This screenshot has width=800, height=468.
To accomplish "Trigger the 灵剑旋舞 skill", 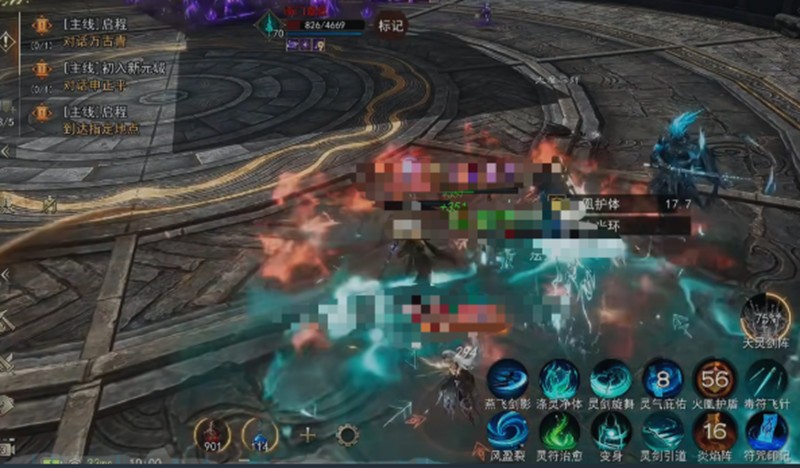I will point(610,378).
